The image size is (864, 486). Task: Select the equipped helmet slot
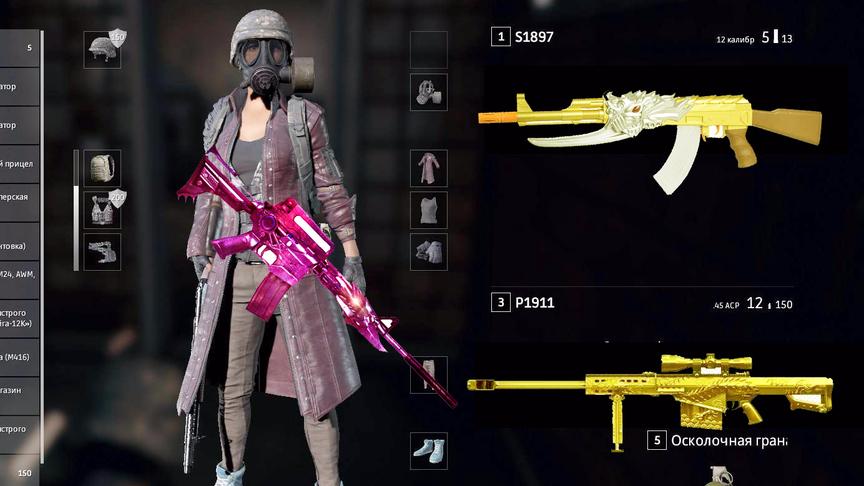point(102,49)
